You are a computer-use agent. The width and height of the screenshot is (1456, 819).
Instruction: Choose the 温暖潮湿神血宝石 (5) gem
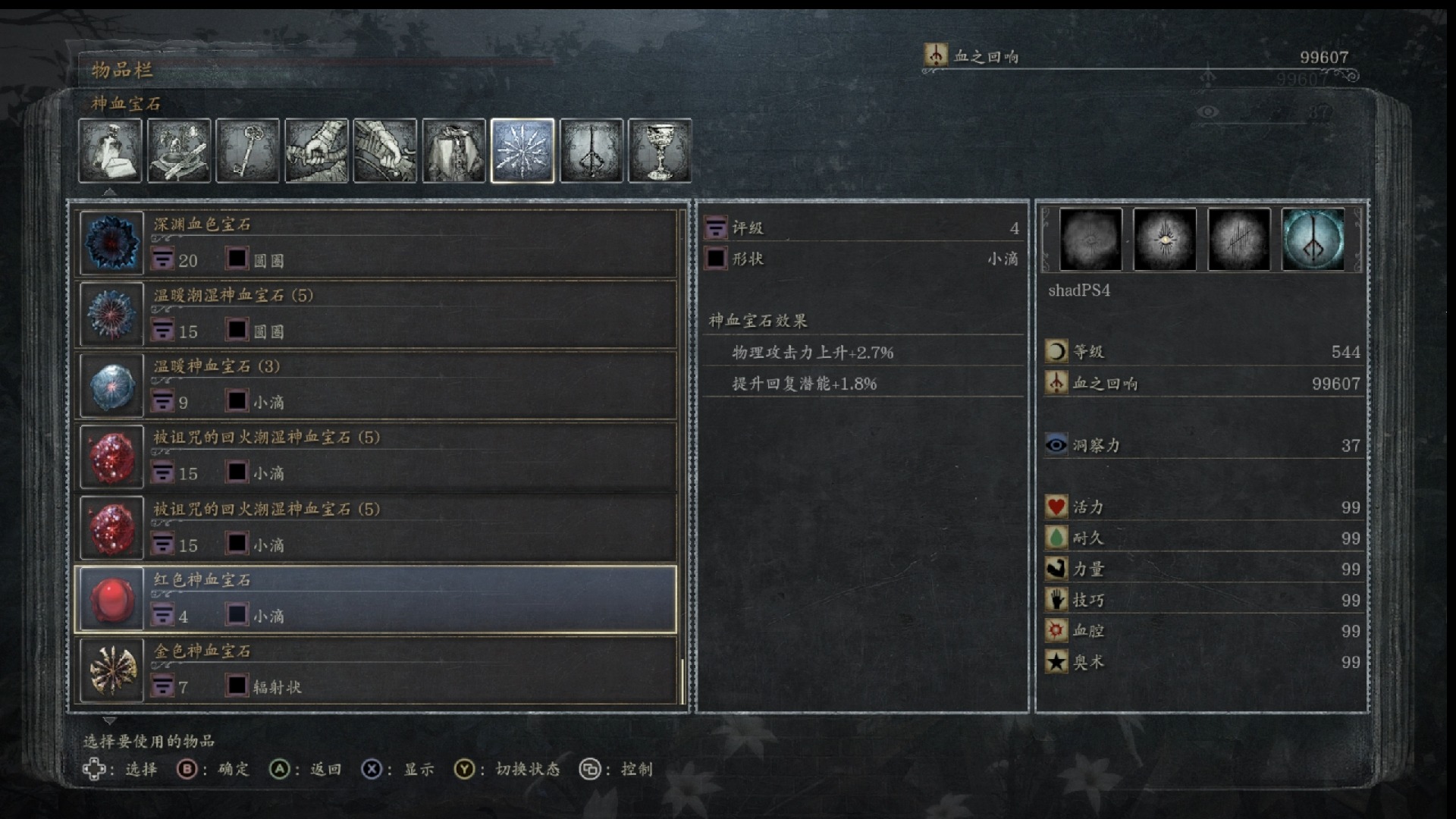[x=377, y=314]
